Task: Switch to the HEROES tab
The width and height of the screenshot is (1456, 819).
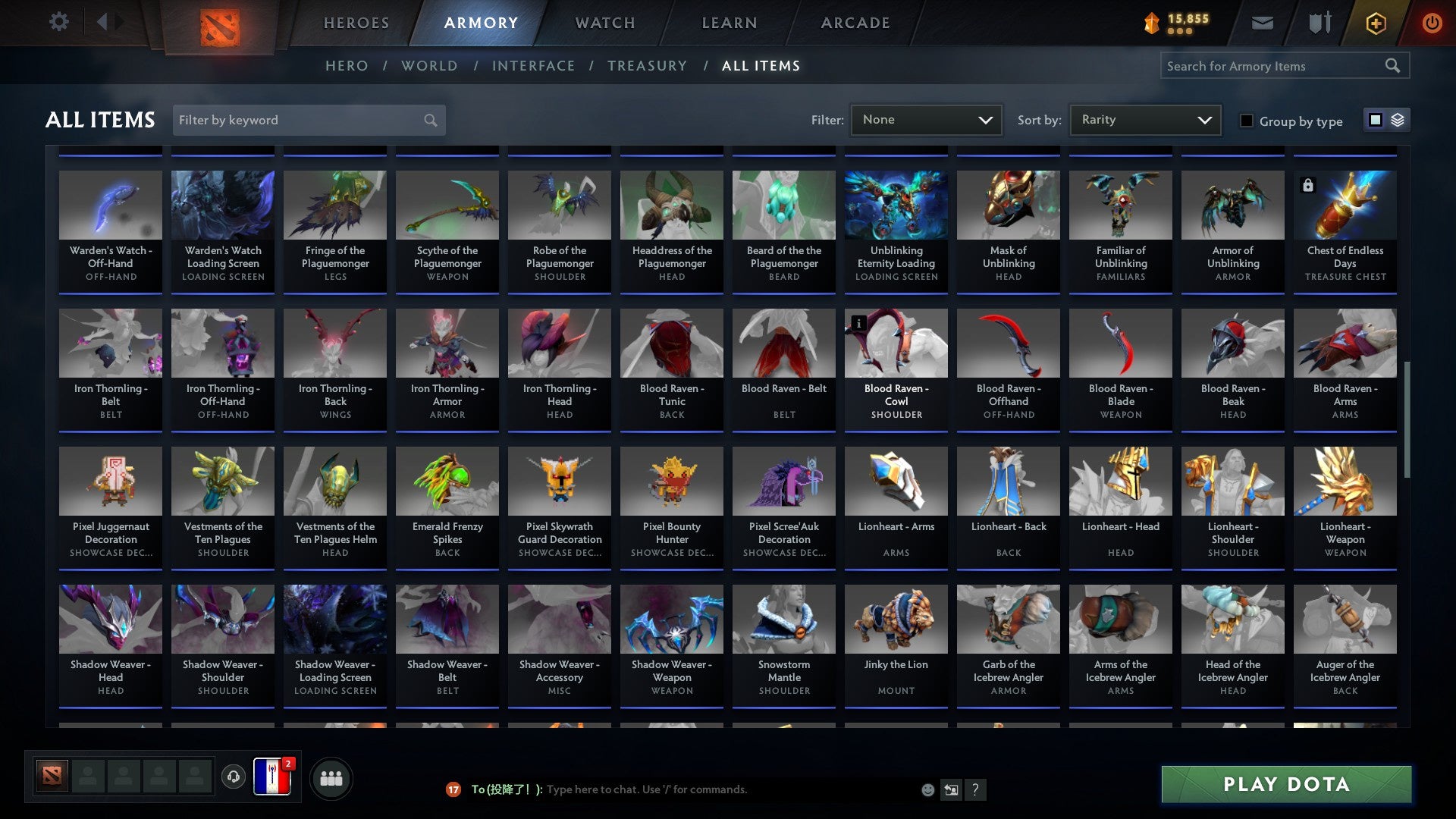Action: pos(356,22)
